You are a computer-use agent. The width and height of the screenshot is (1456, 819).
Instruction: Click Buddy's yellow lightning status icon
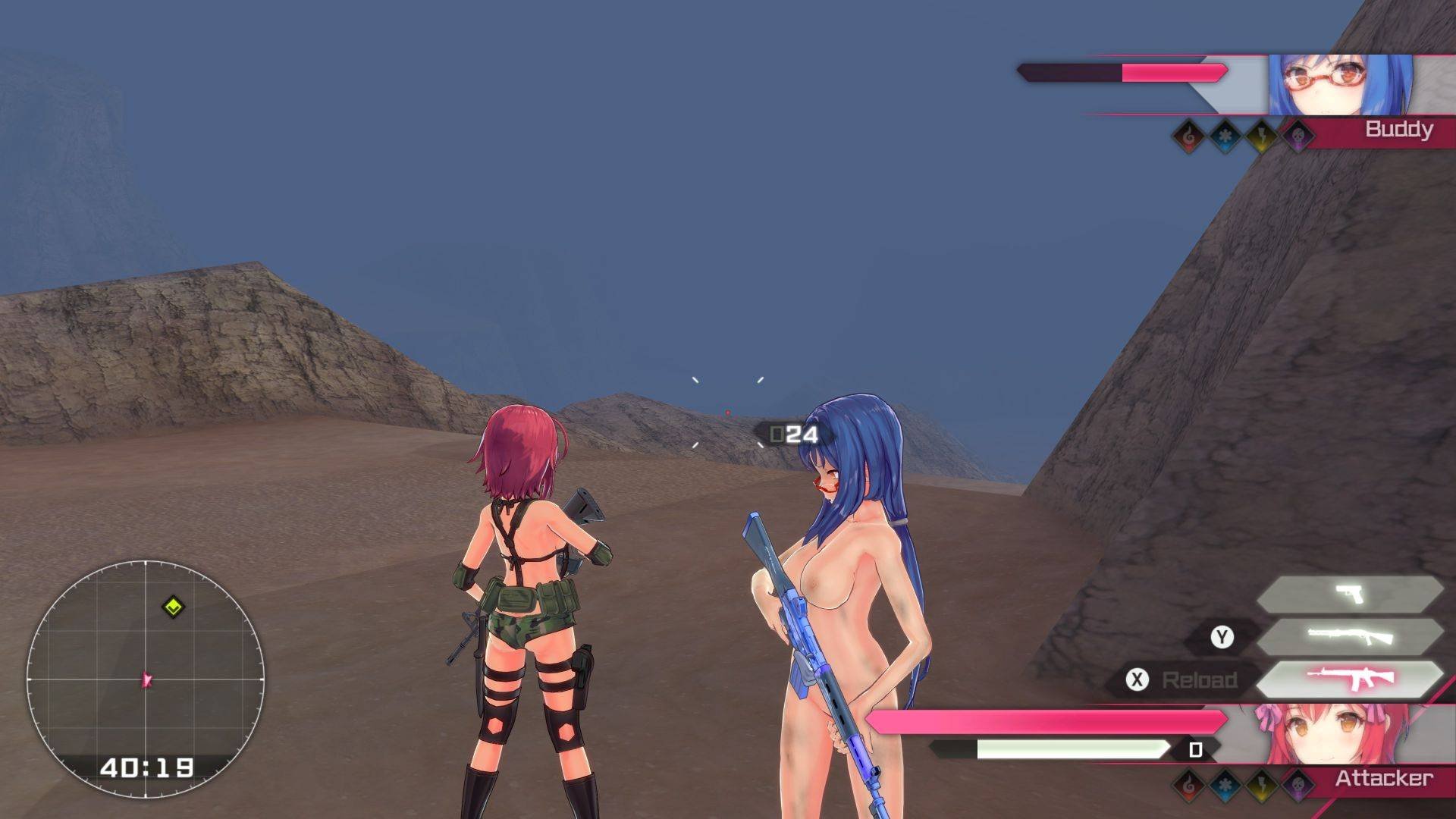(x=1261, y=136)
